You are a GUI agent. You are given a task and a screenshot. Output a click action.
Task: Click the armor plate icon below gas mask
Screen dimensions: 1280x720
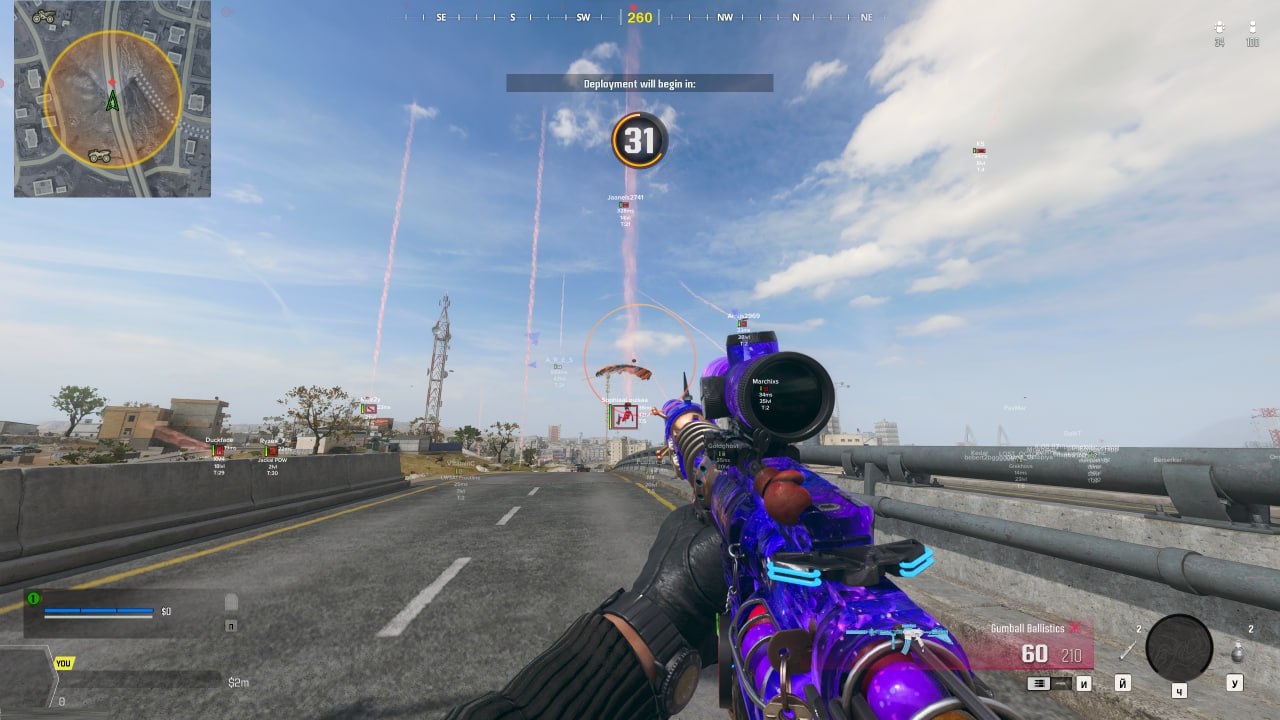(x=230, y=625)
